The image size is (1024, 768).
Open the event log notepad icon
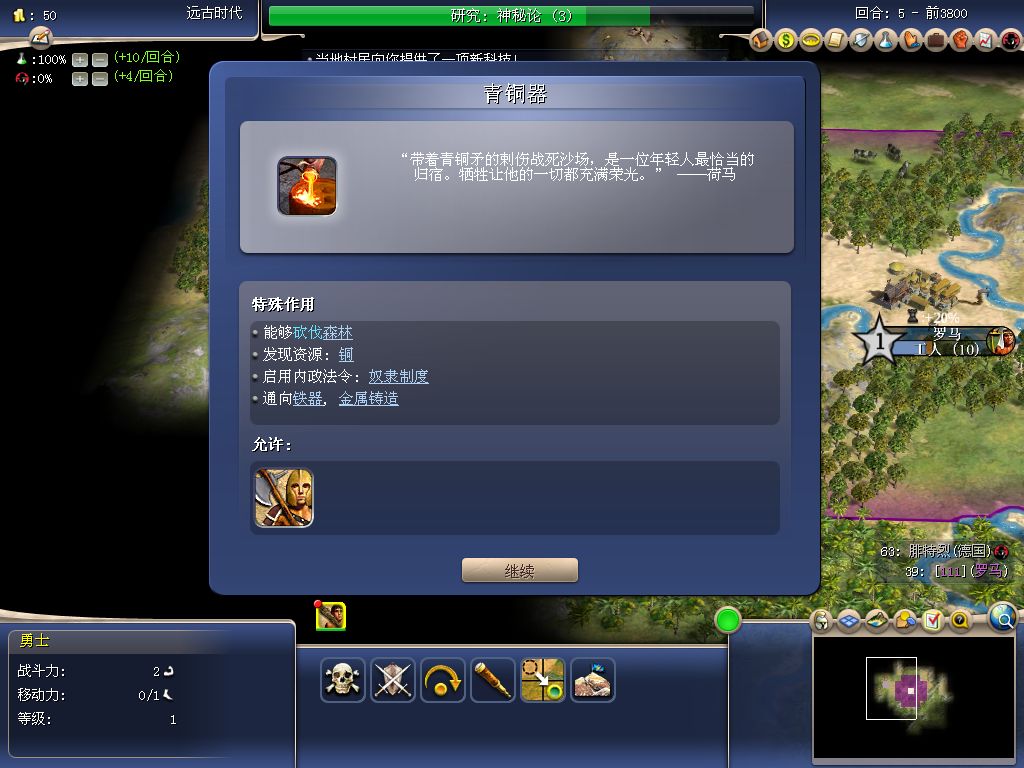tap(40, 38)
